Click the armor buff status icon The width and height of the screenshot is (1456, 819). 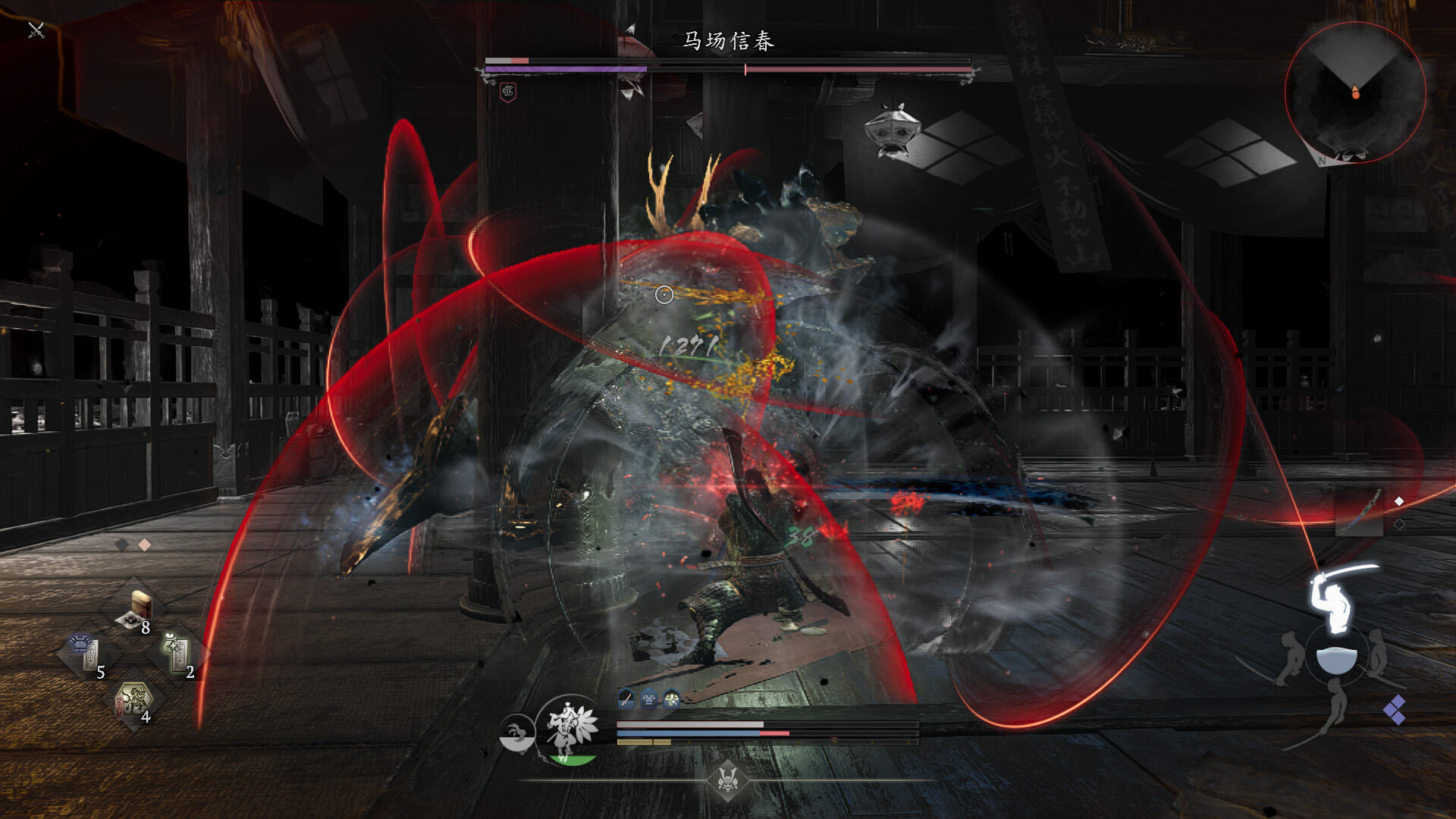[x=649, y=698]
